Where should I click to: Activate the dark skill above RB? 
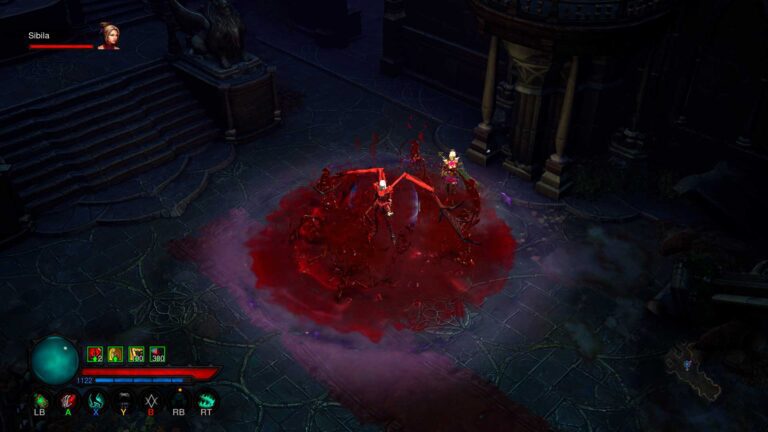tap(179, 400)
